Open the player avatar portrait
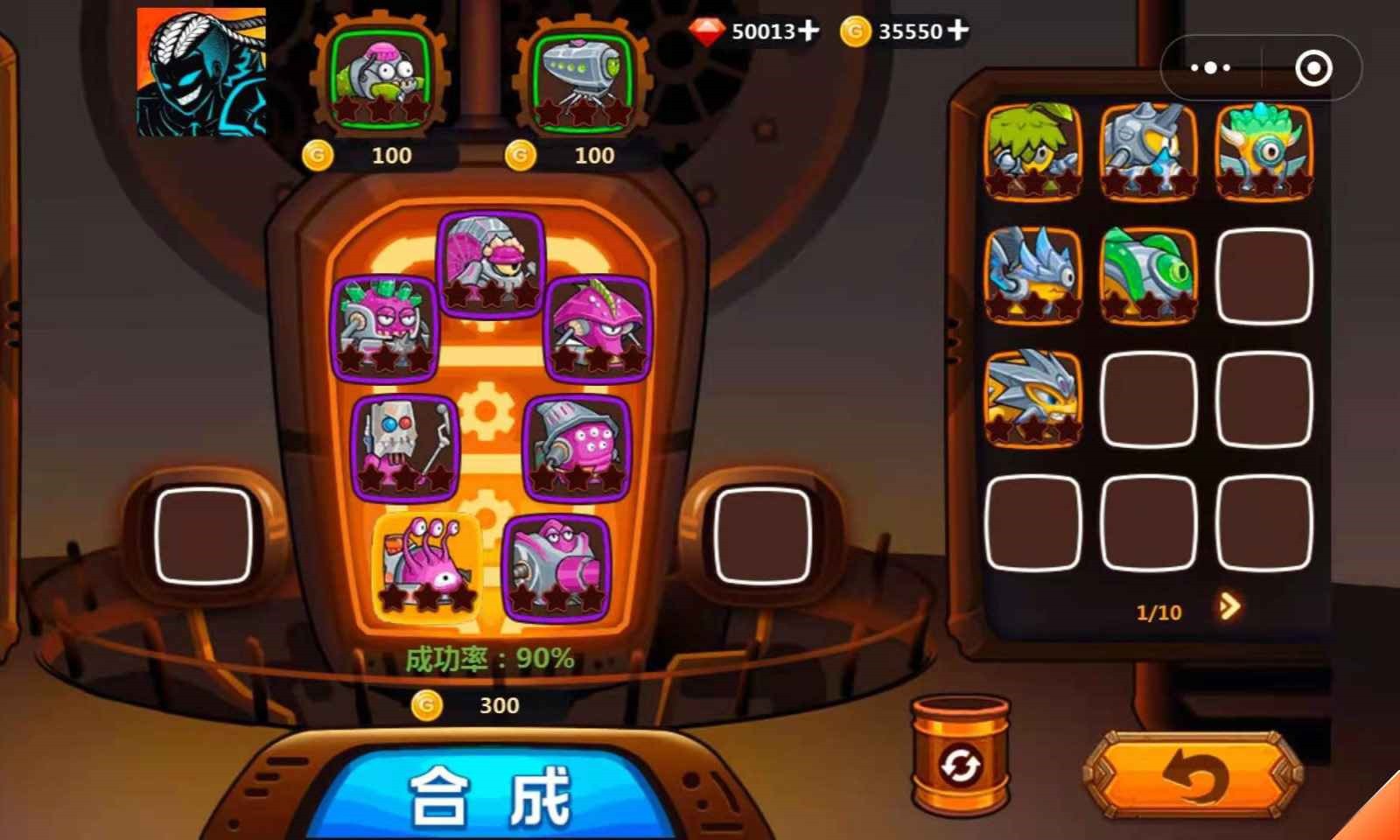Screen dimensions: 1400x840 [x=201, y=72]
